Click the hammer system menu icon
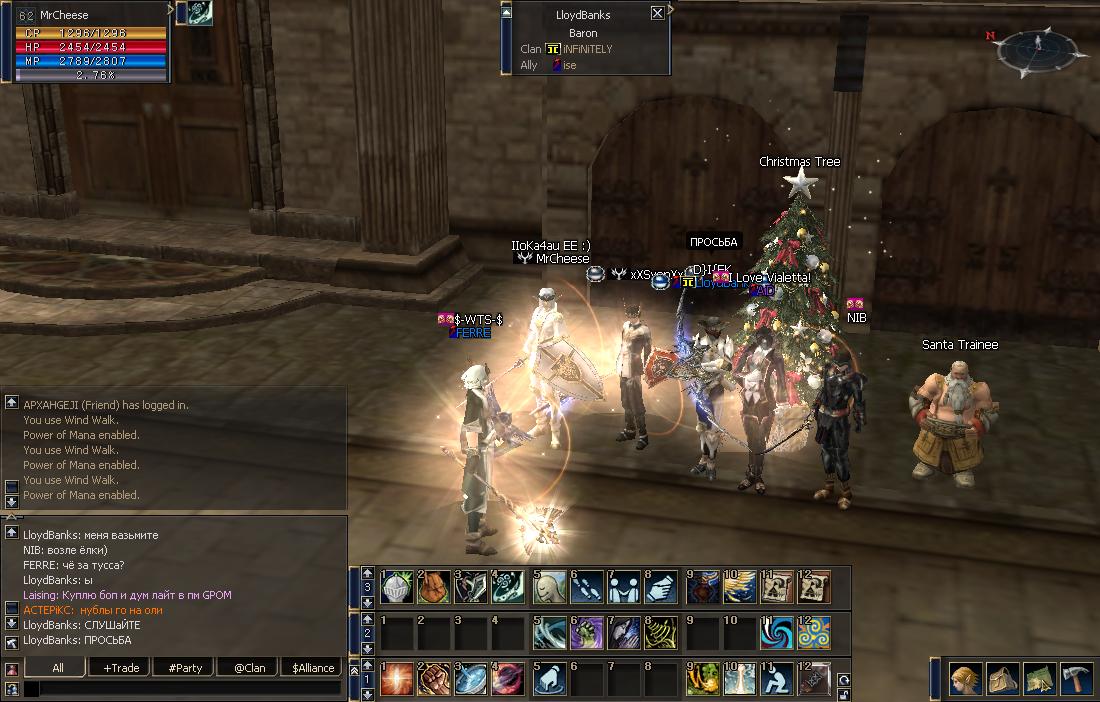The height and width of the screenshot is (702, 1100). tap(1074, 679)
